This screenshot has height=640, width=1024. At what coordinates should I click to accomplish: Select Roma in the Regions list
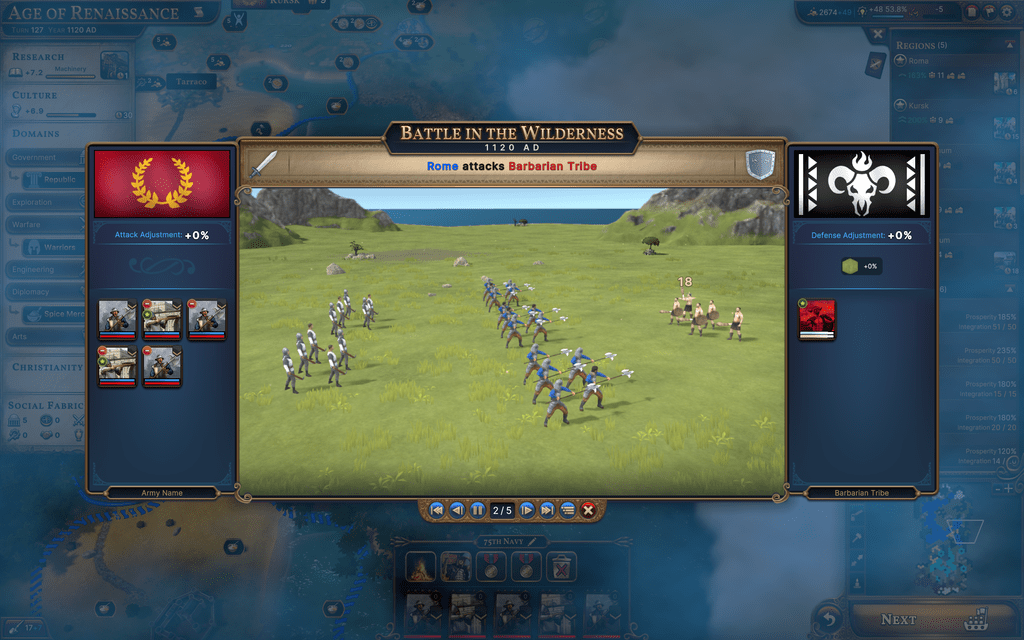point(918,62)
